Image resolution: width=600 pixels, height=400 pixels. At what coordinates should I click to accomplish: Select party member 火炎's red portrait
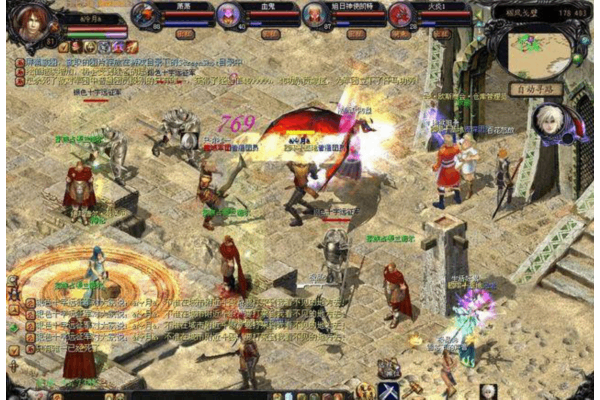[401, 15]
